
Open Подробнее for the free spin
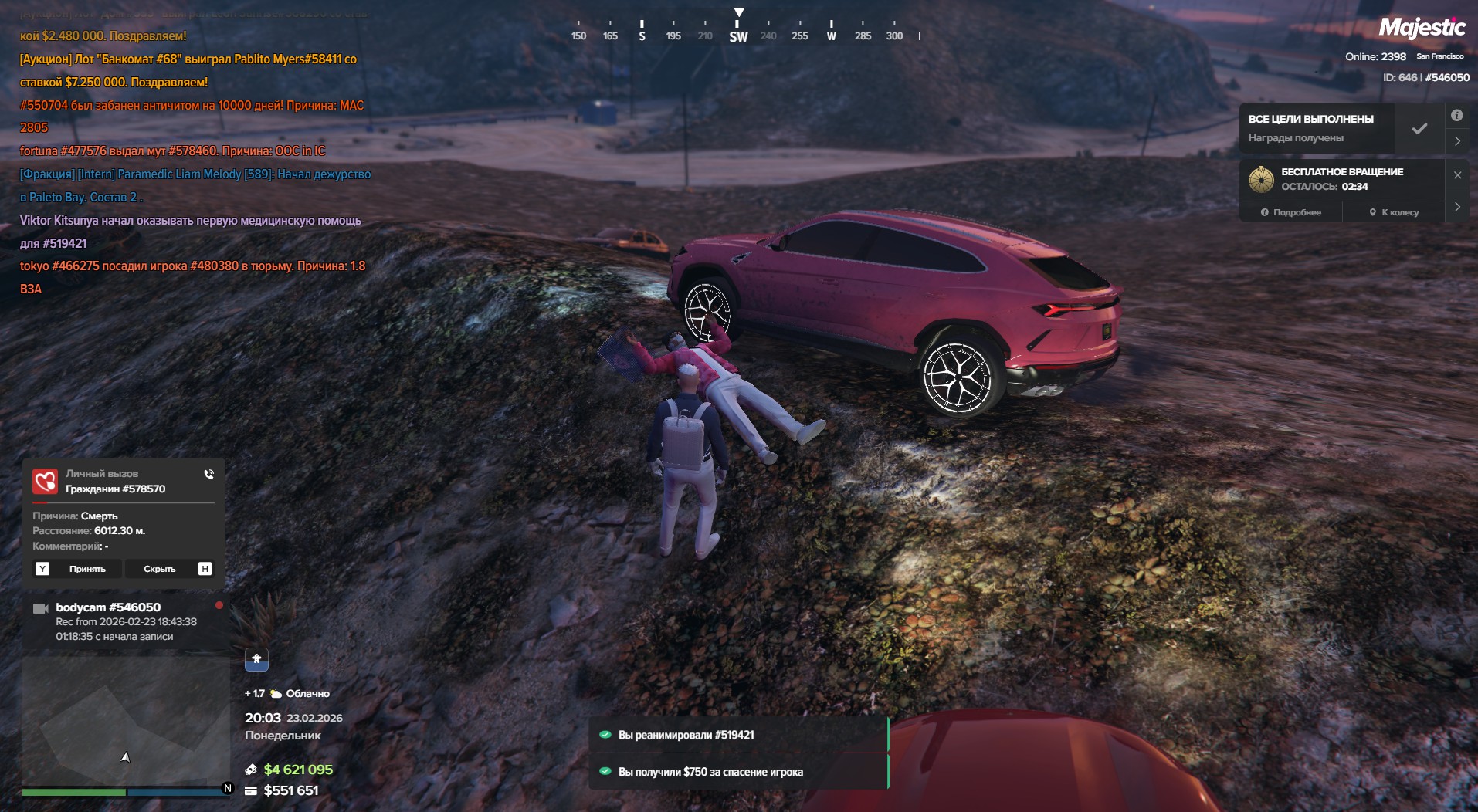tap(1290, 212)
